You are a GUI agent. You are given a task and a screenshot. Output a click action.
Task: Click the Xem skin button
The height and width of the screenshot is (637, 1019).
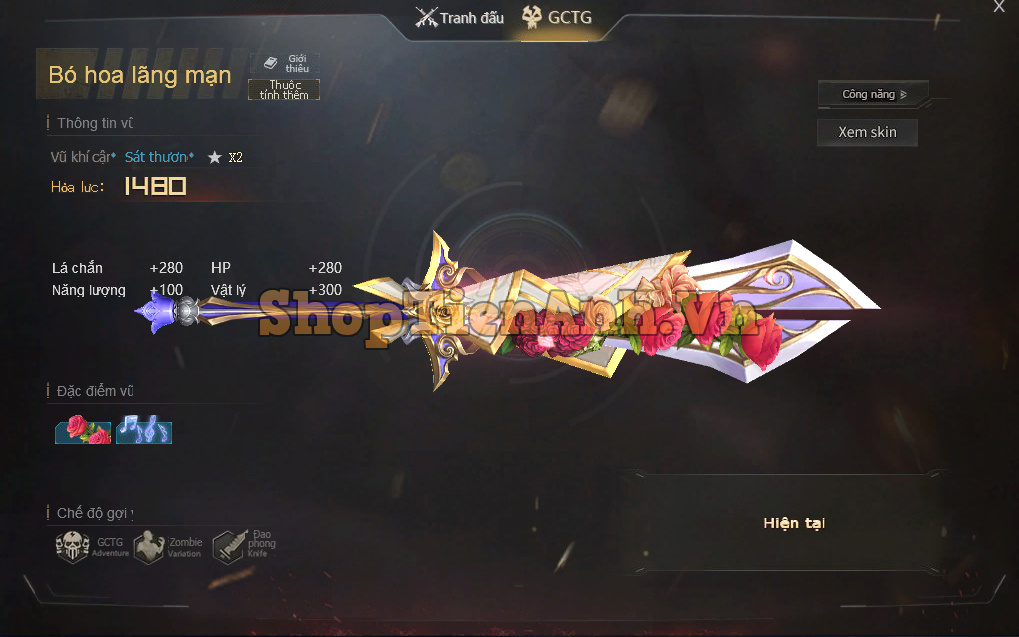(x=867, y=132)
